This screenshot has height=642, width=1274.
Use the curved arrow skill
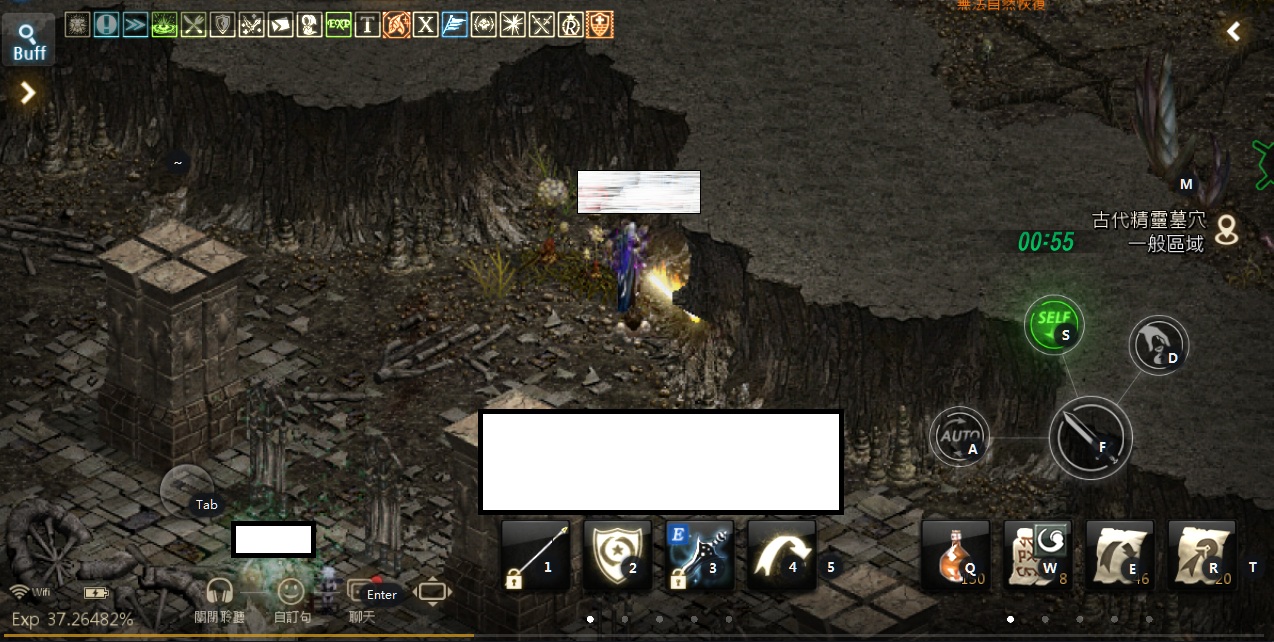pyautogui.click(x=781, y=555)
